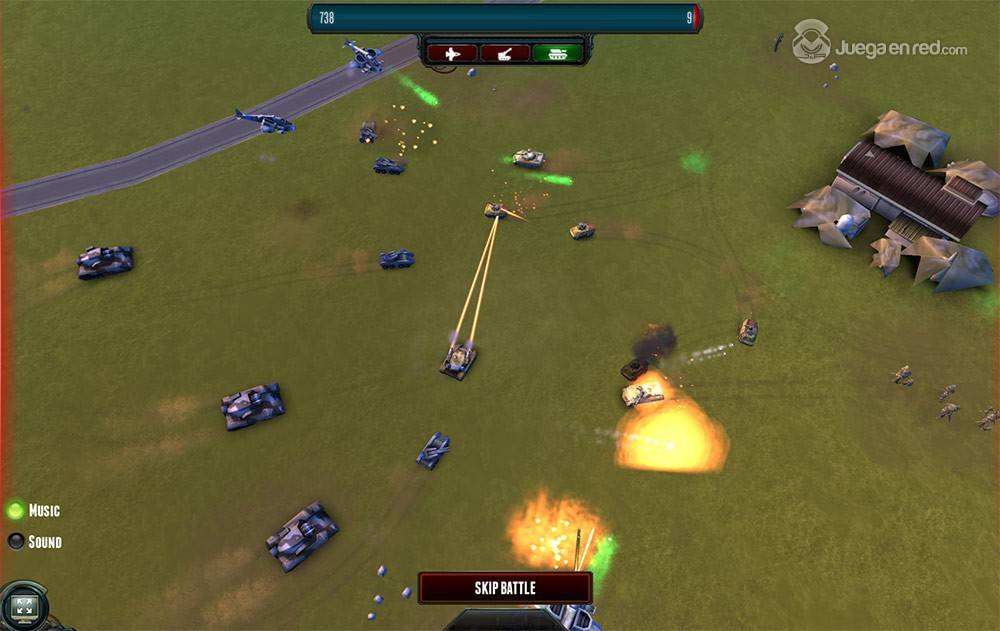Viewport: 1000px width, 631px height.
Task: Toggle the Music option off
Action: tap(16, 511)
